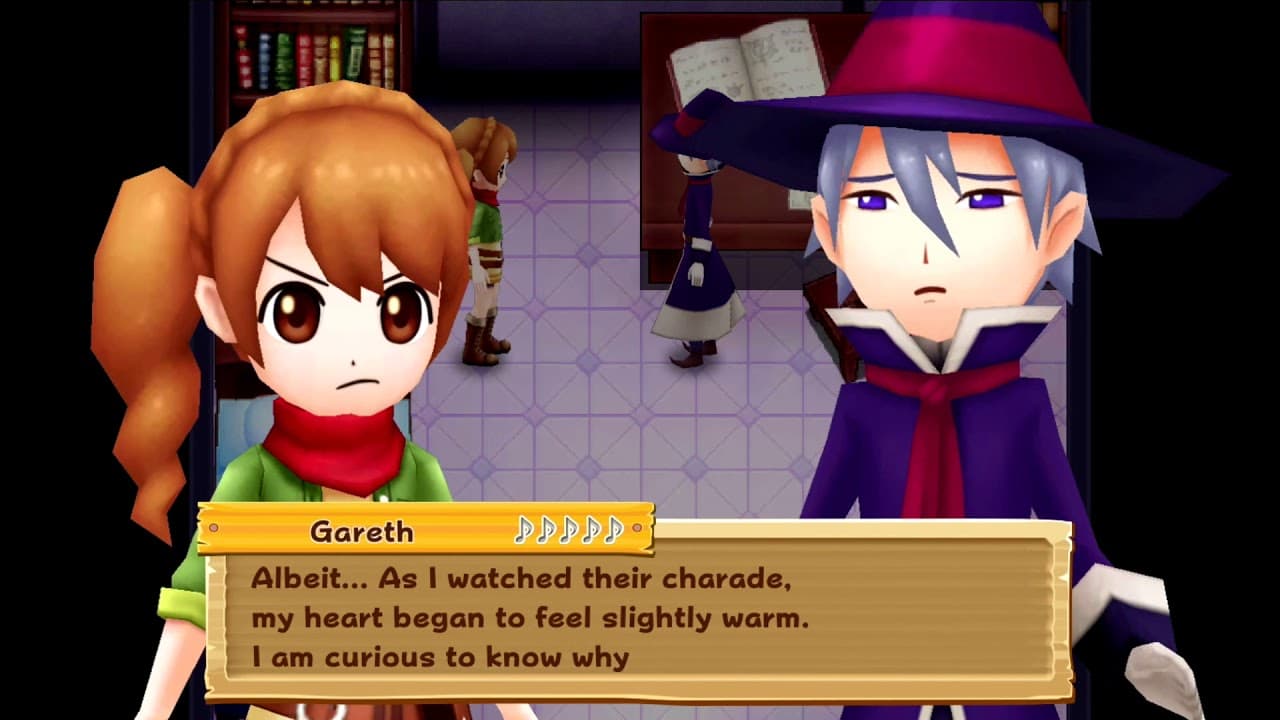Click the third friendship music note icon

click(568, 529)
